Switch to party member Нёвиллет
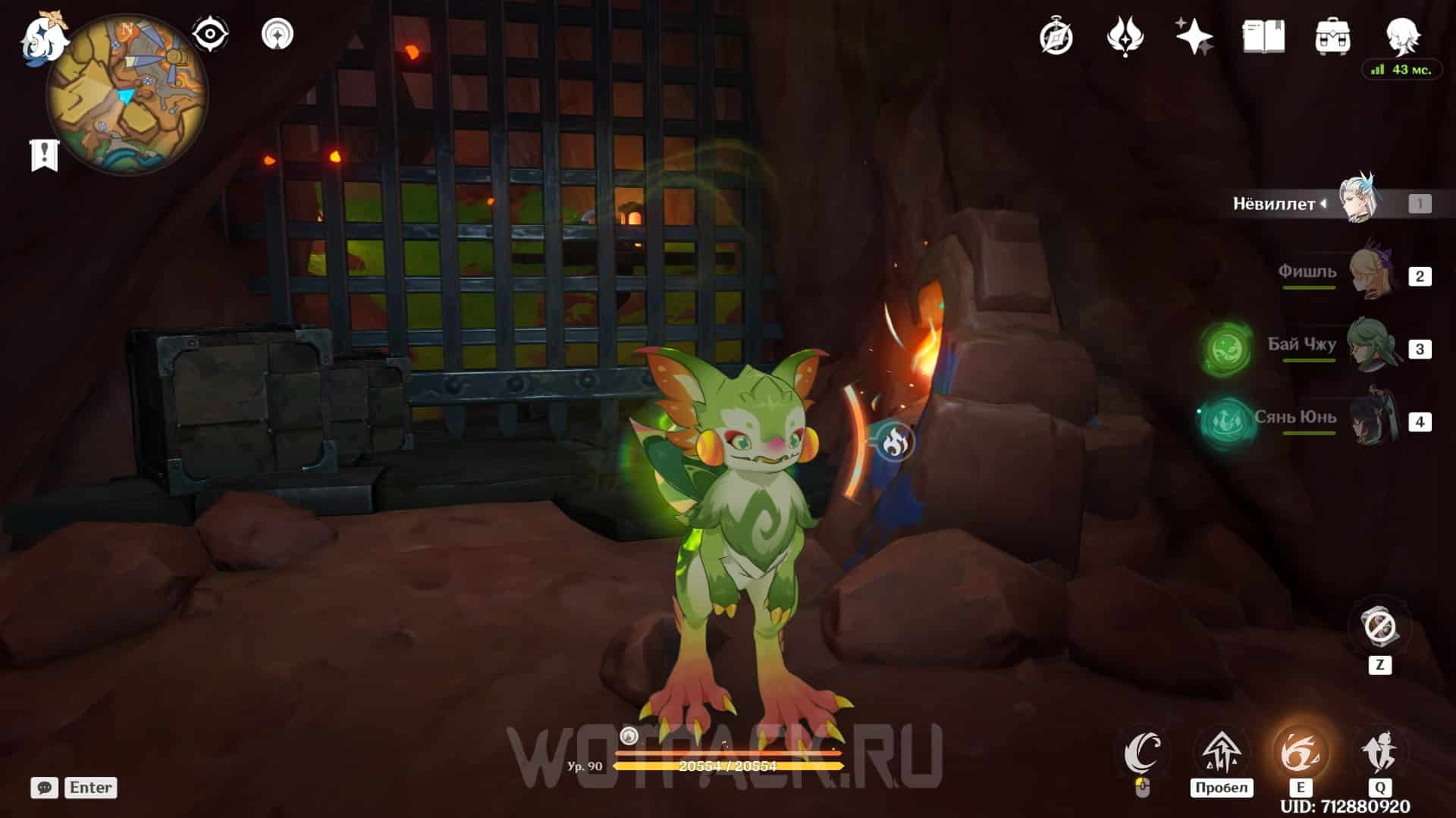Screen dimensions: 1456x818 [1357, 202]
